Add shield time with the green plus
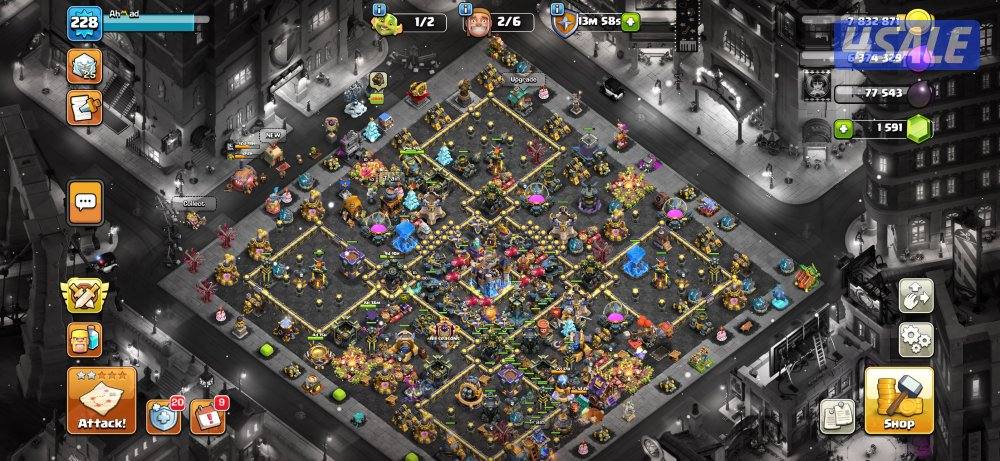The width and height of the screenshot is (1000, 461). (631, 22)
